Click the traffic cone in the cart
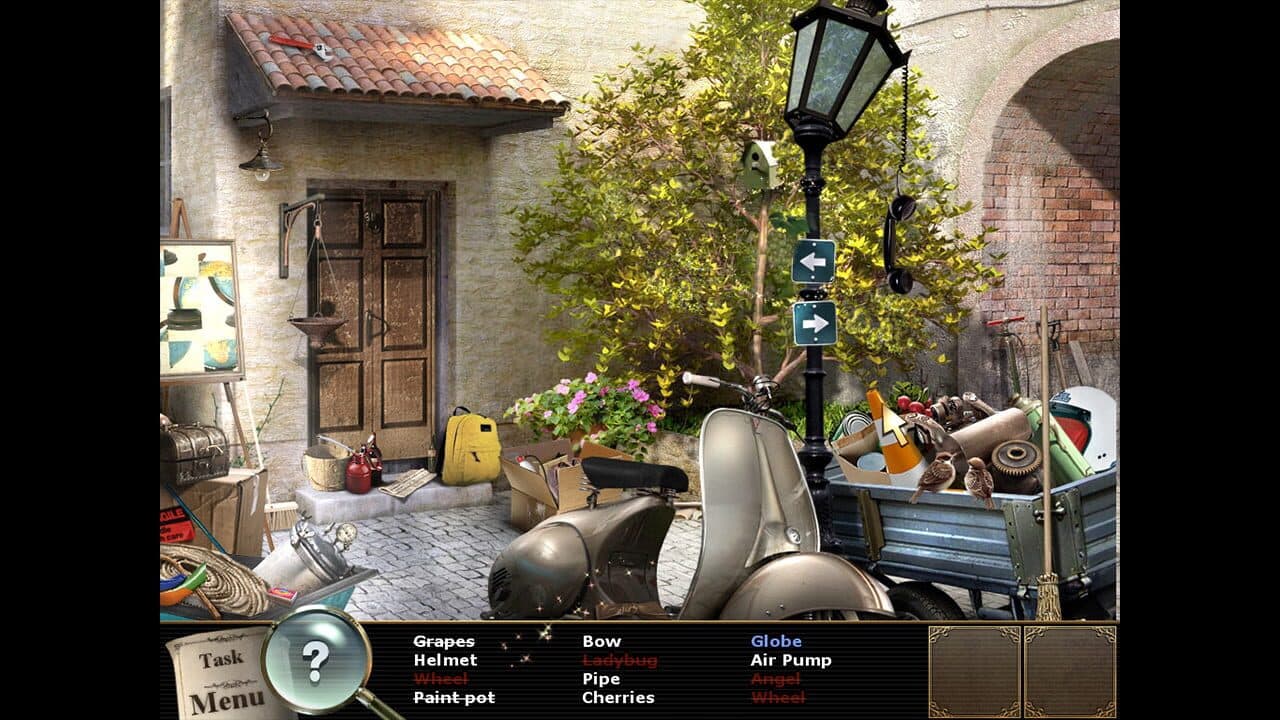The height and width of the screenshot is (720, 1280). [895, 442]
